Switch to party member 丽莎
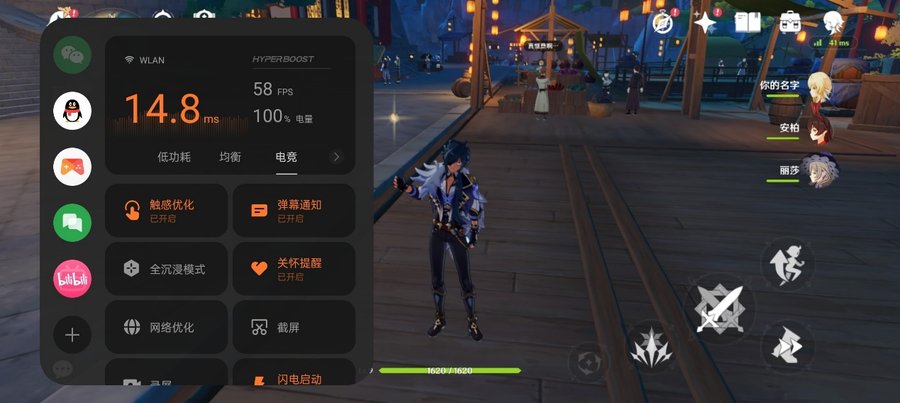Viewport: 900px width, 403px height. click(820, 172)
